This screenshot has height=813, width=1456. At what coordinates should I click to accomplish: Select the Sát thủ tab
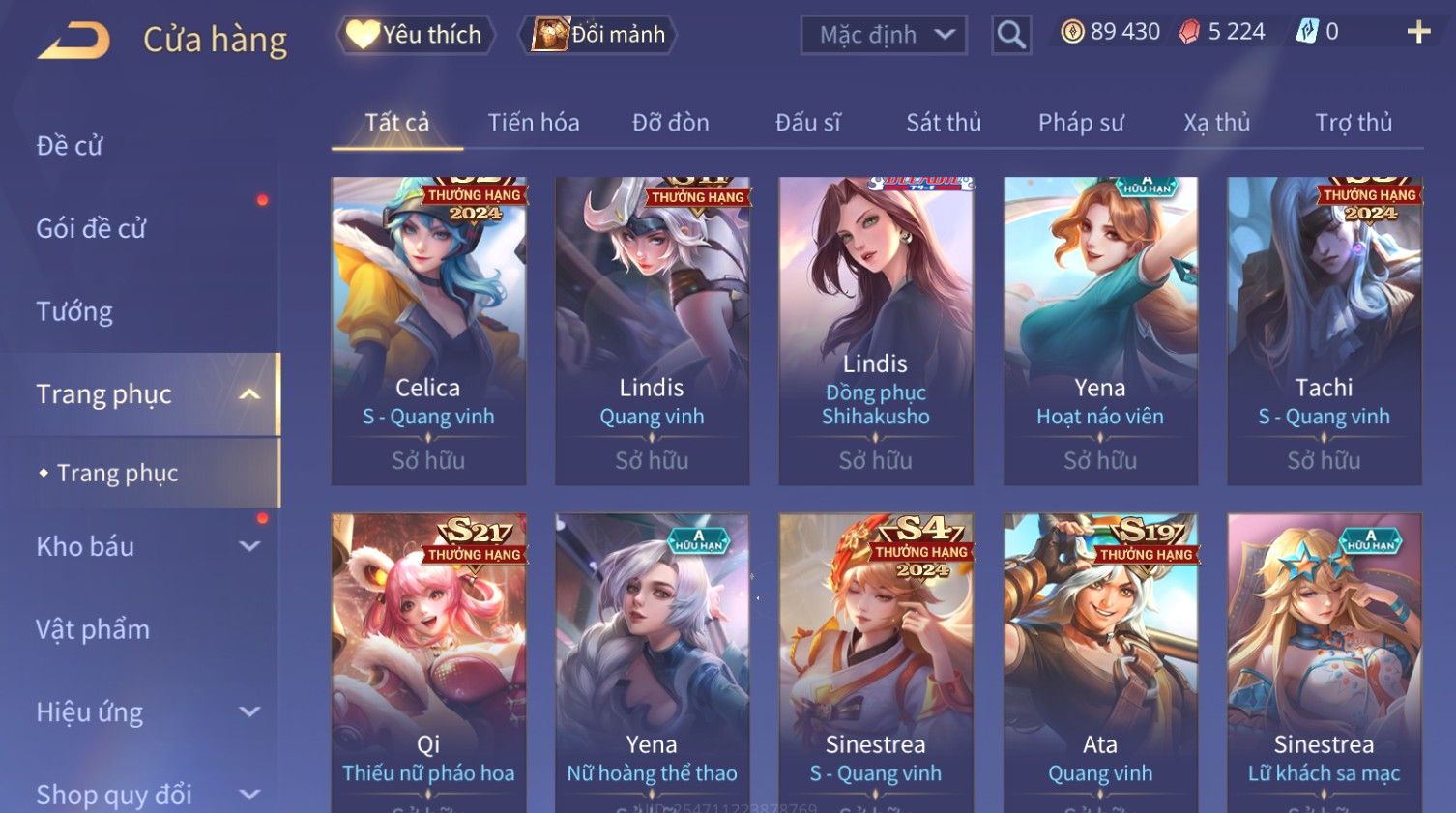point(943,123)
